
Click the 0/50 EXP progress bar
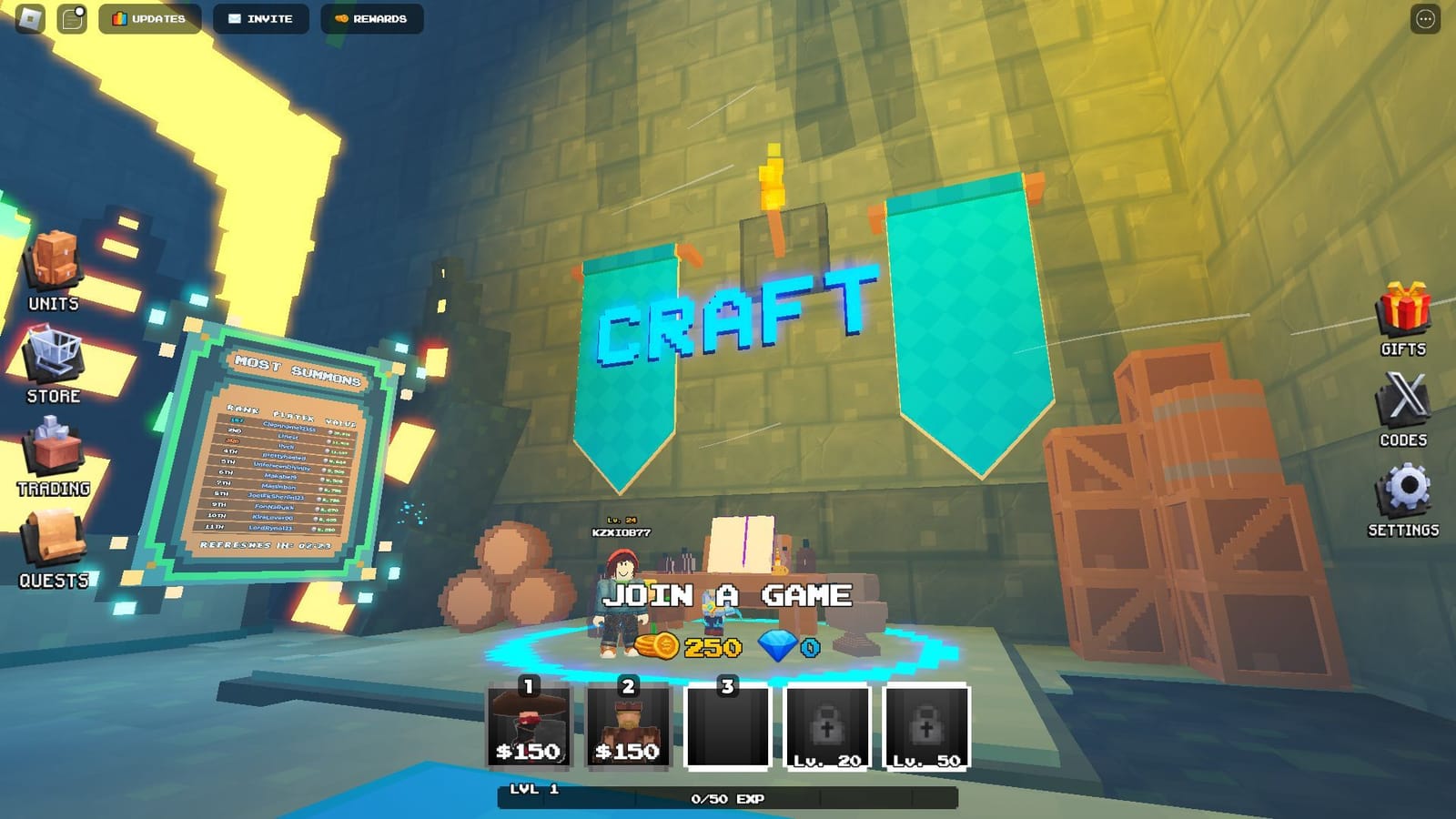[x=728, y=797]
